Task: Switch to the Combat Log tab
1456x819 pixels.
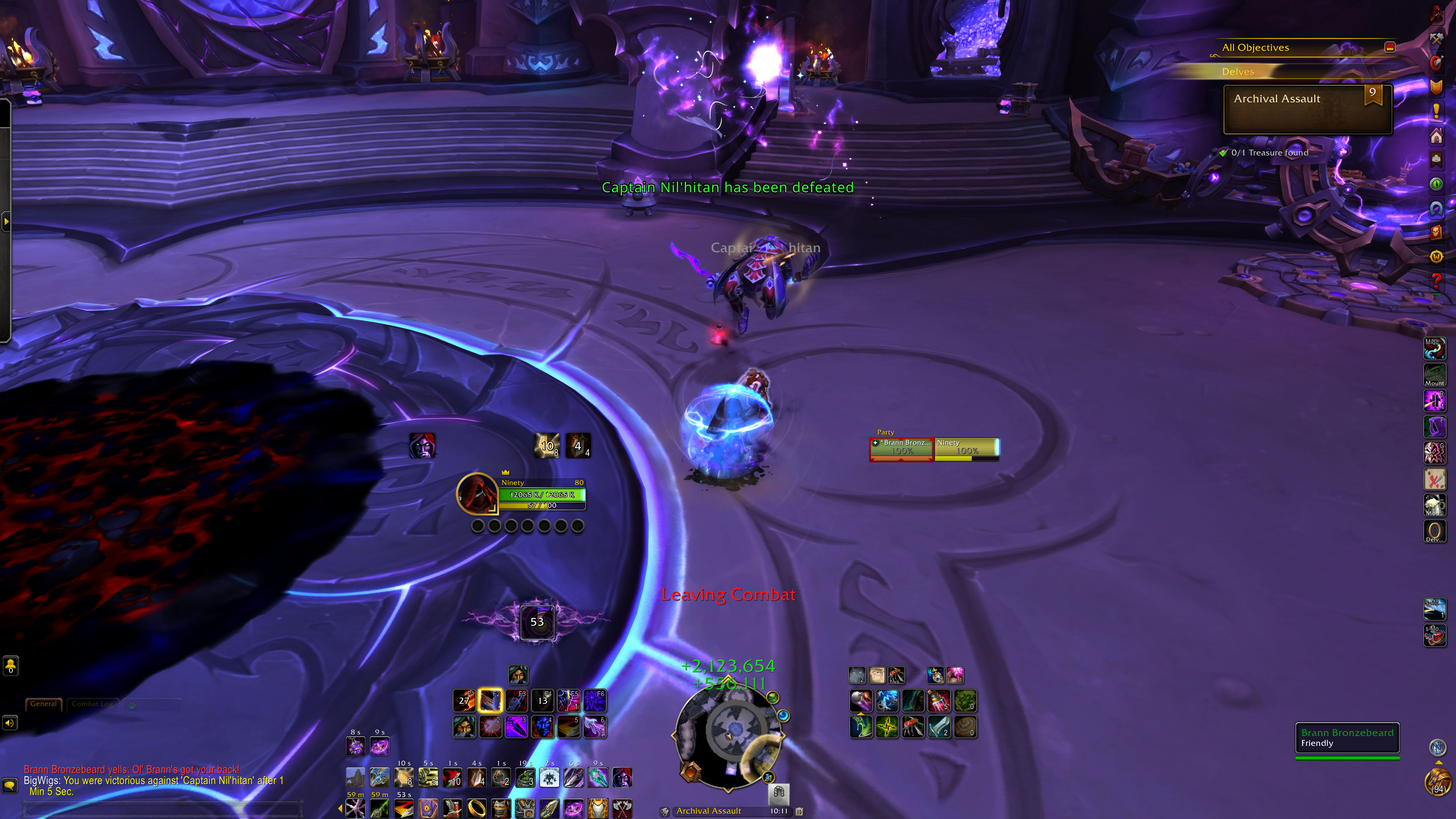Action: [92, 704]
